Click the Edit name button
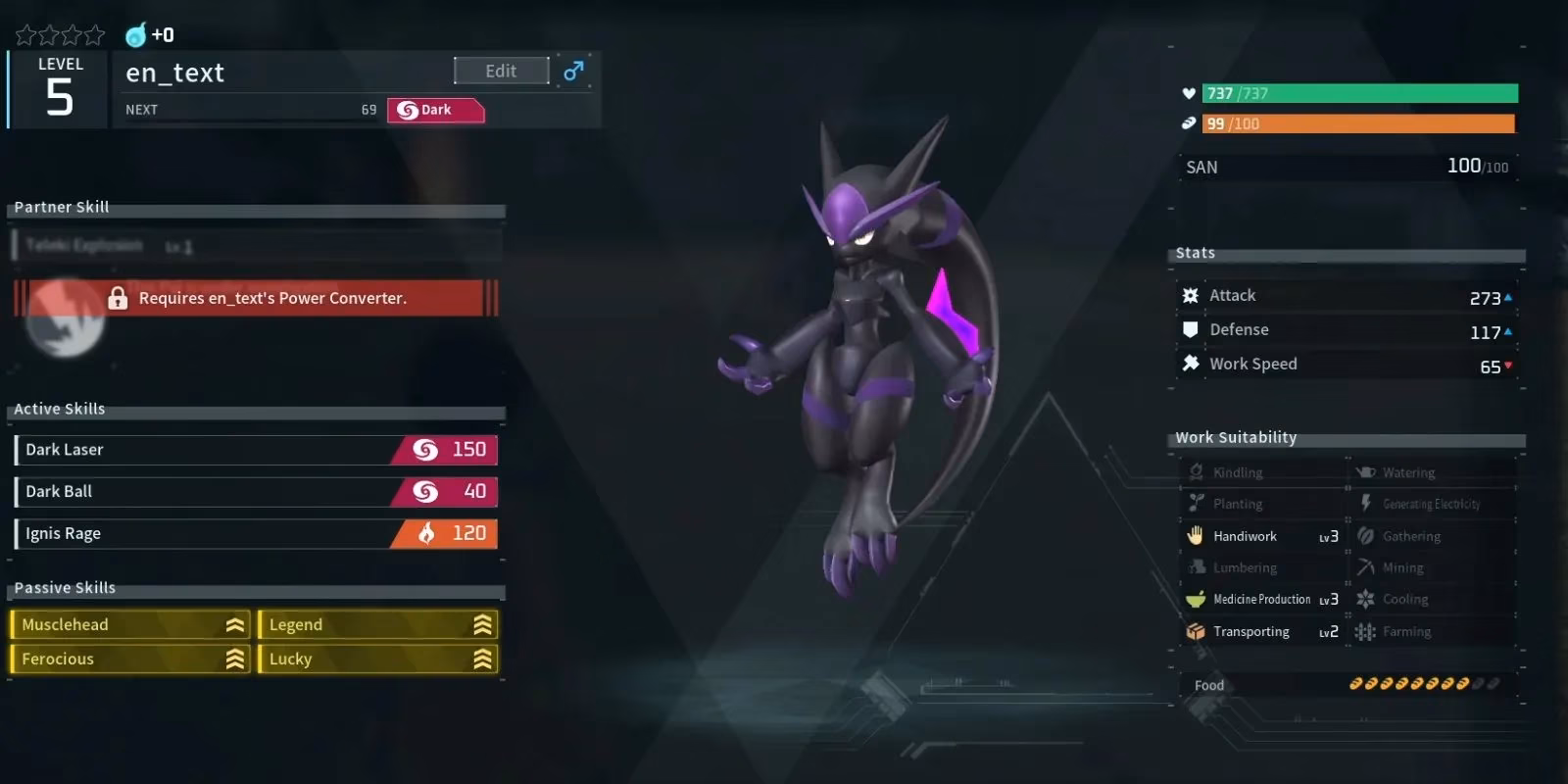 501,71
